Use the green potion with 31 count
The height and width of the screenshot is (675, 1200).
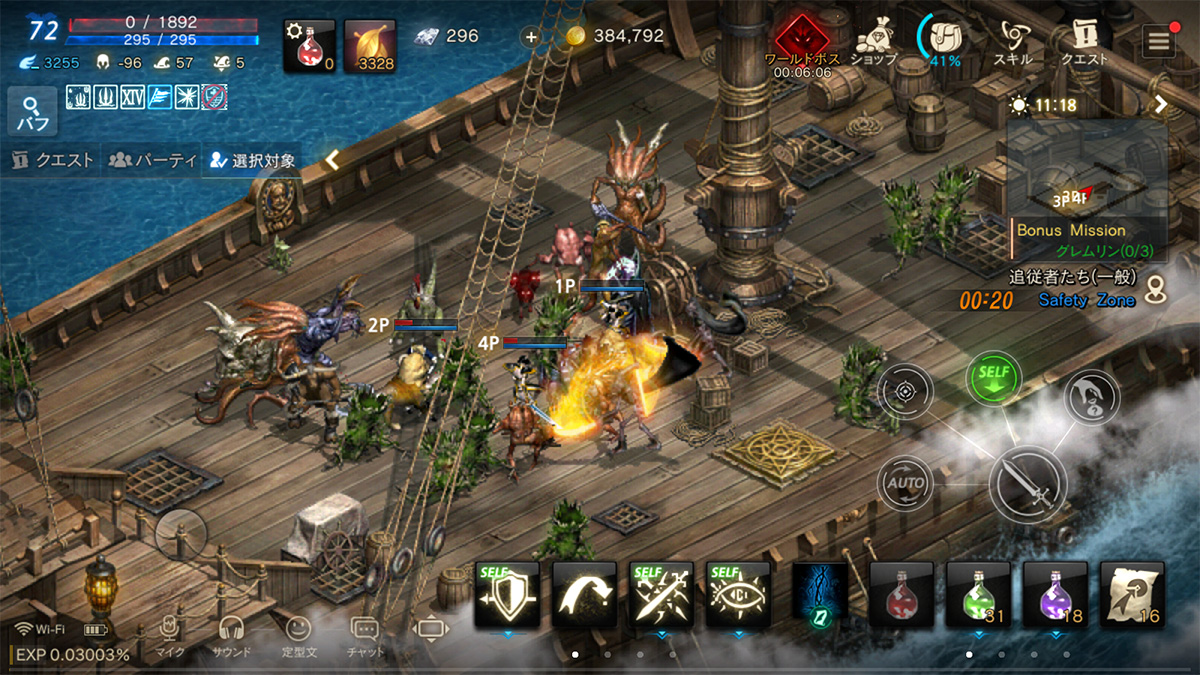(978, 595)
